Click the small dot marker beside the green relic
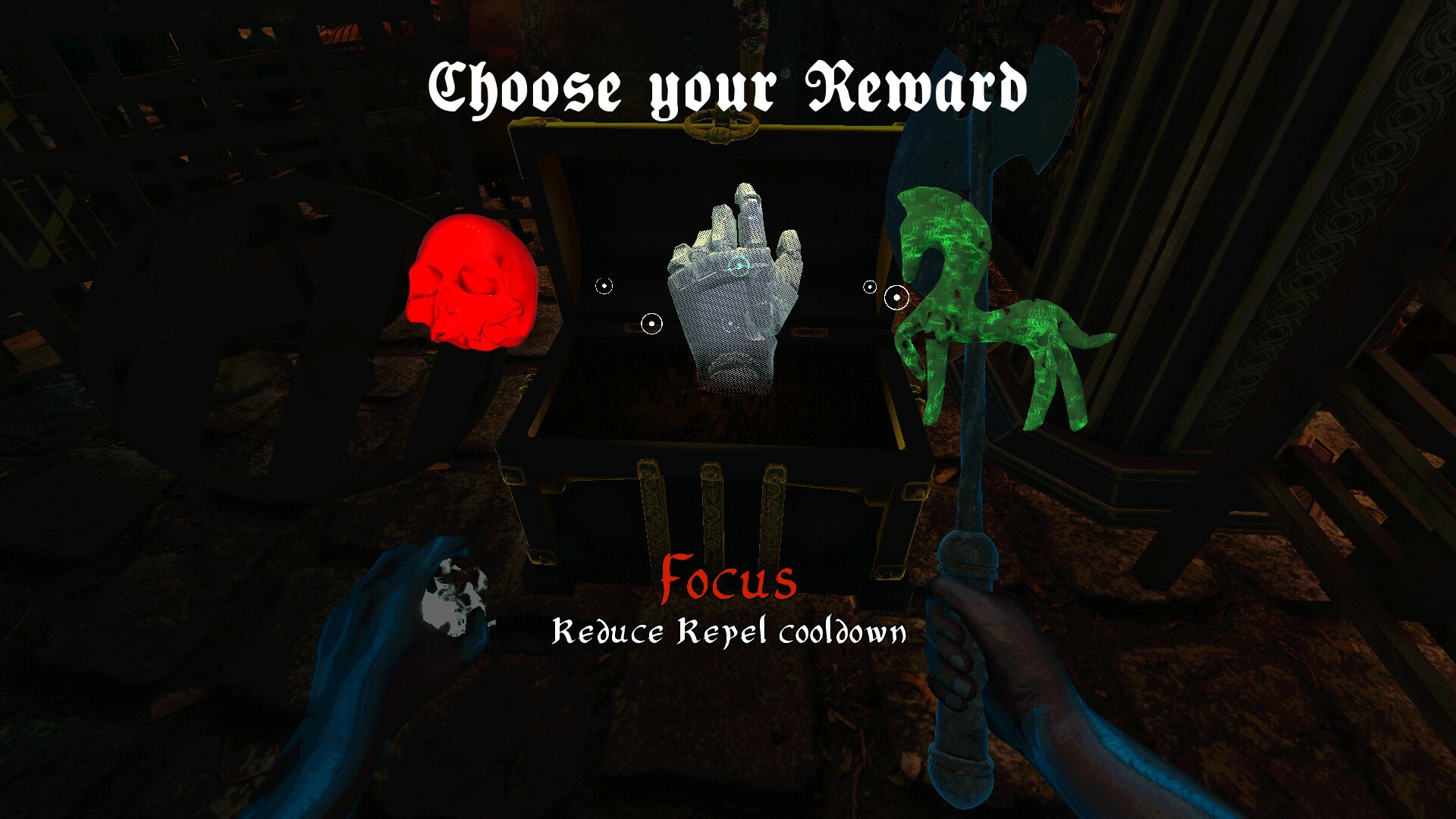The image size is (1456, 819). [x=869, y=287]
